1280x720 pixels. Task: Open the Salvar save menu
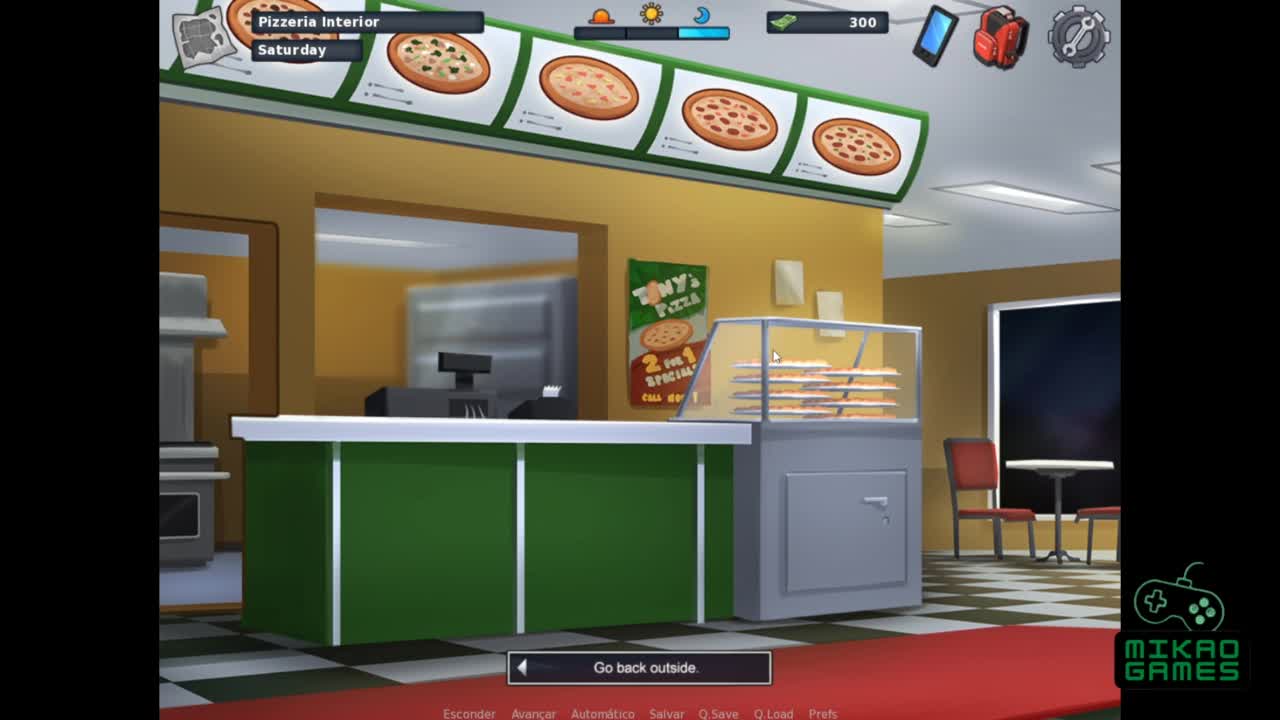(x=667, y=713)
